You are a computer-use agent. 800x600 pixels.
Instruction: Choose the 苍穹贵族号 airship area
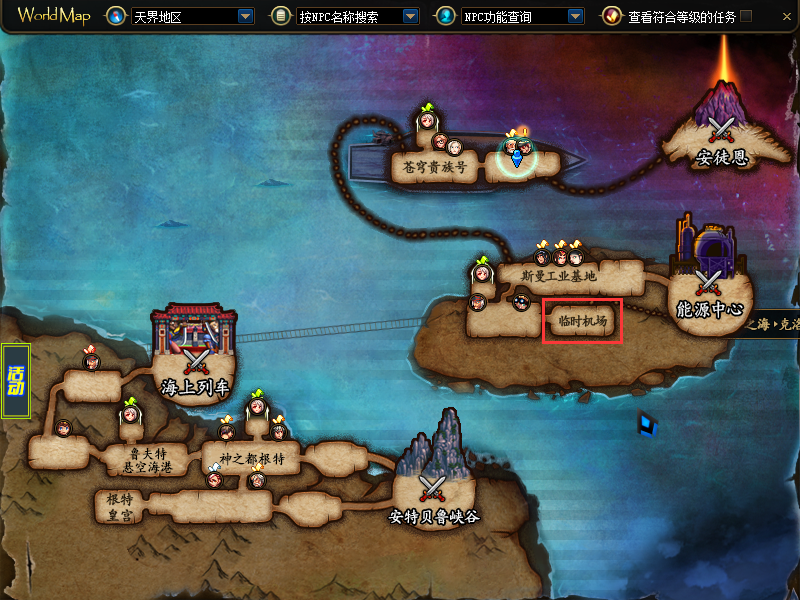[434, 167]
